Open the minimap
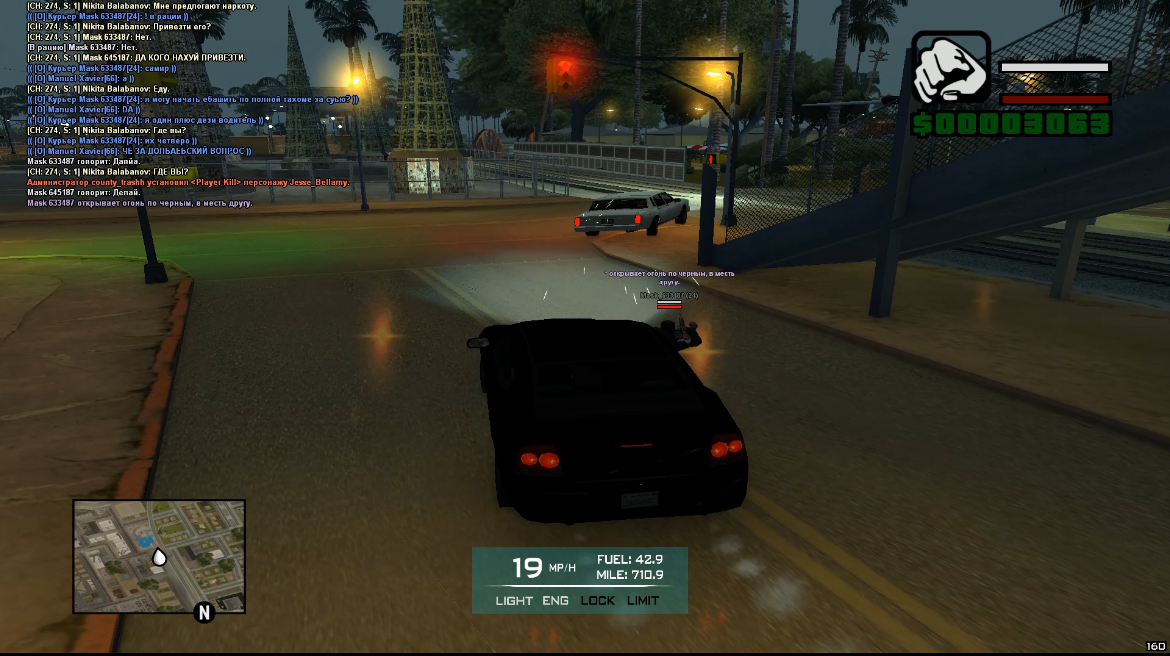This screenshot has width=1170, height=656. pyautogui.click(x=159, y=556)
